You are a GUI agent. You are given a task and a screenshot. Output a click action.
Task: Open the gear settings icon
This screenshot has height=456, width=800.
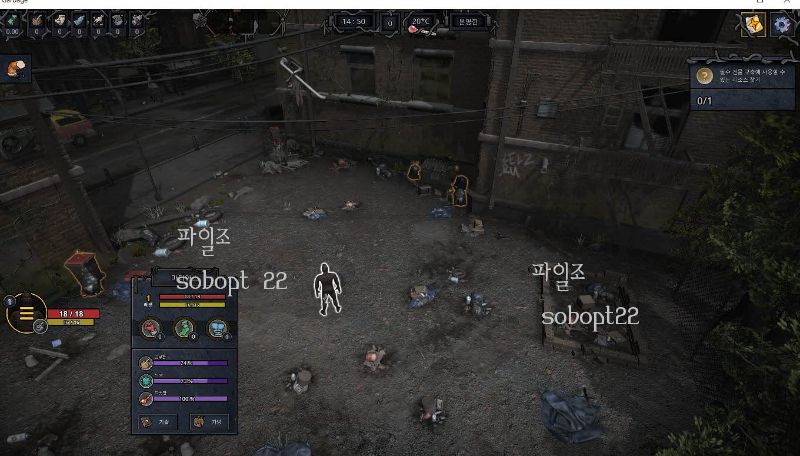(x=781, y=25)
